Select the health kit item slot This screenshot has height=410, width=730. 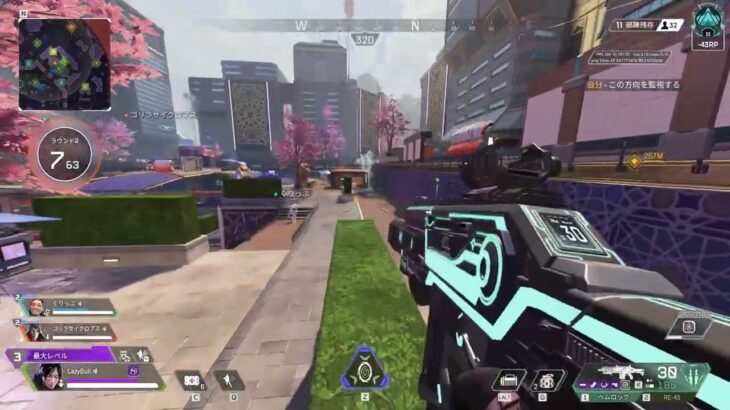click(190, 381)
